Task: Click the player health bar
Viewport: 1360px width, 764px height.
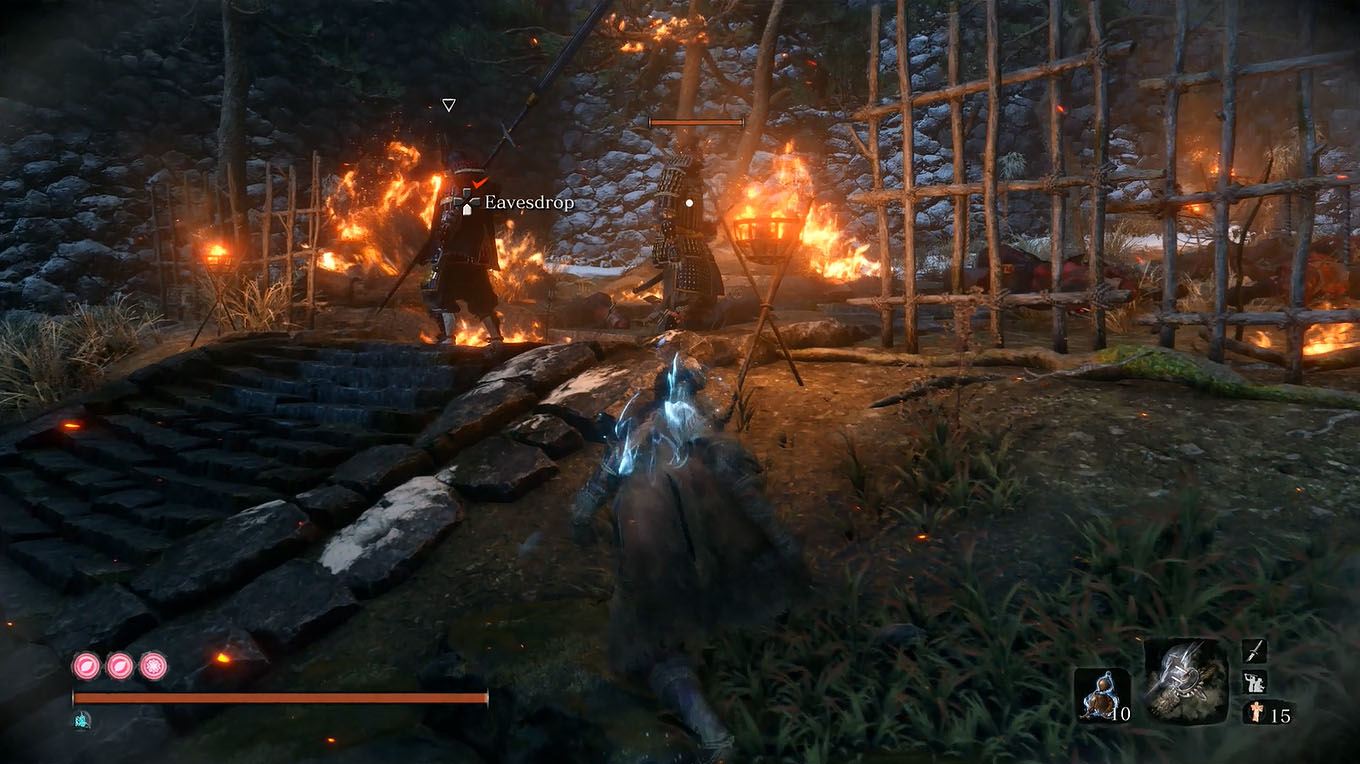Action: pos(280,698)
